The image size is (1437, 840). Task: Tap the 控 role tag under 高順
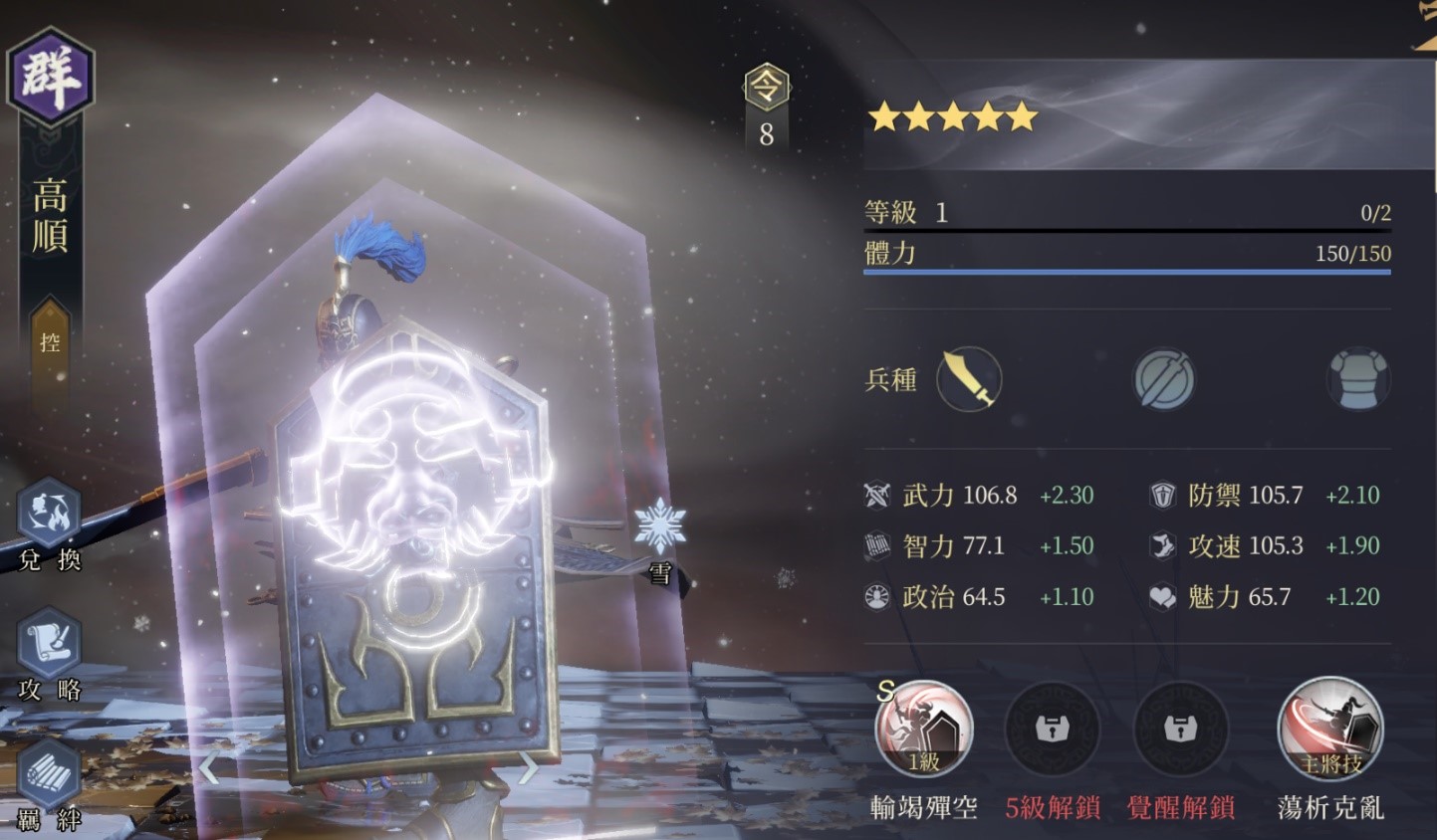pos(50,342)
